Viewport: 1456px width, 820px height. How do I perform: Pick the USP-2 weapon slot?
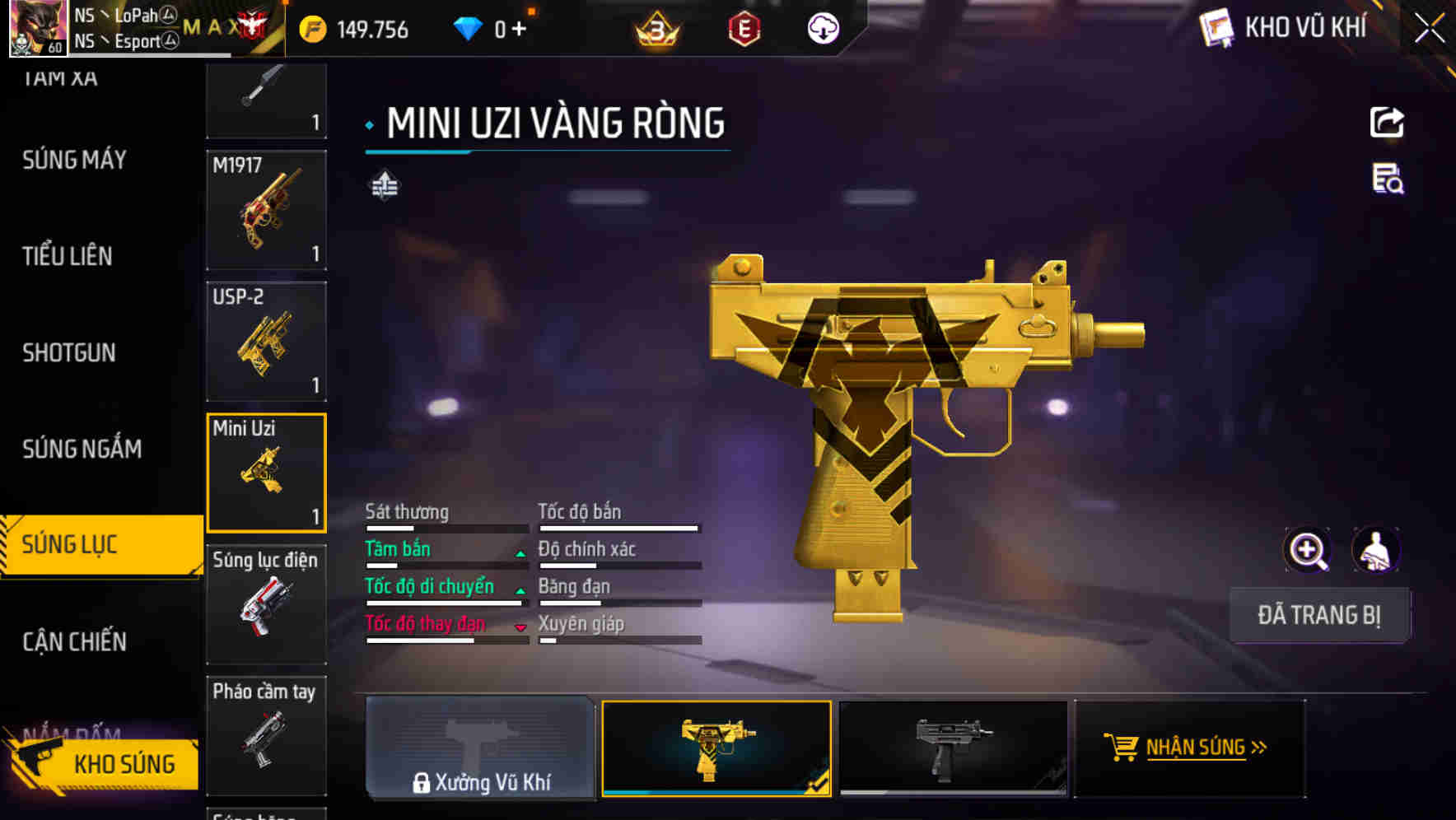tap(266, 342)
